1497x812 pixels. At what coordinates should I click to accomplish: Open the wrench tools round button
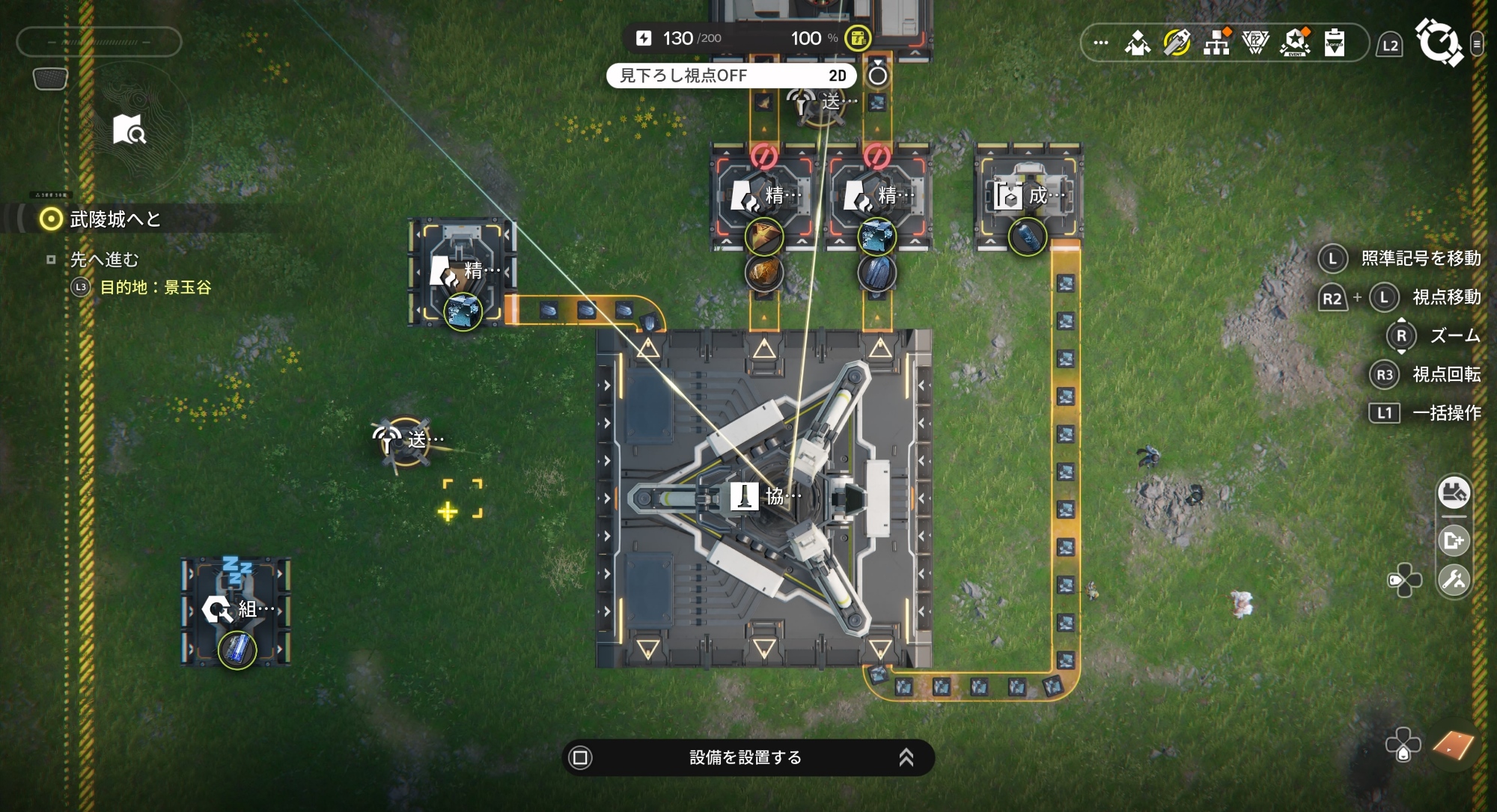click(1454, 580)
